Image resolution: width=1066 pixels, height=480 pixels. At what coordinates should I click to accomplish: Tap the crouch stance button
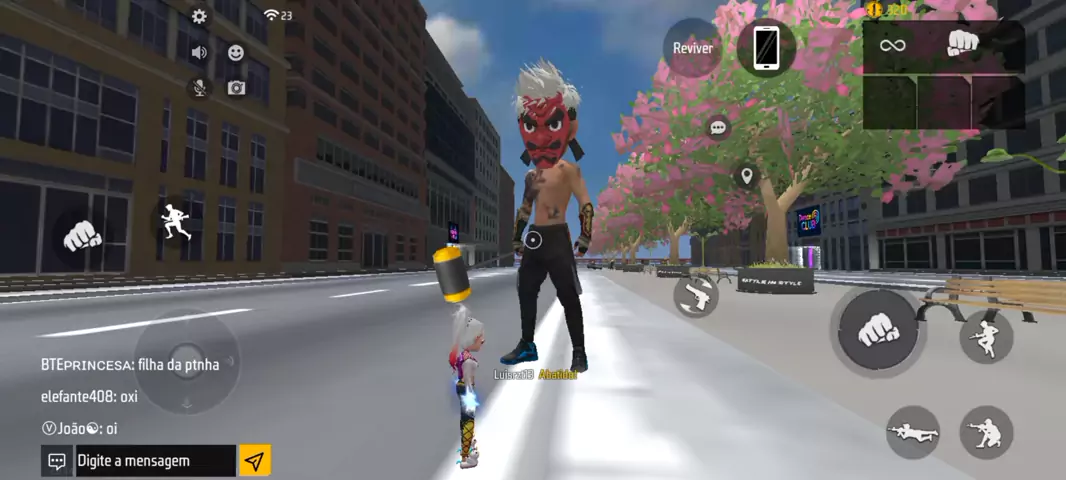click(x=986, y=432)
